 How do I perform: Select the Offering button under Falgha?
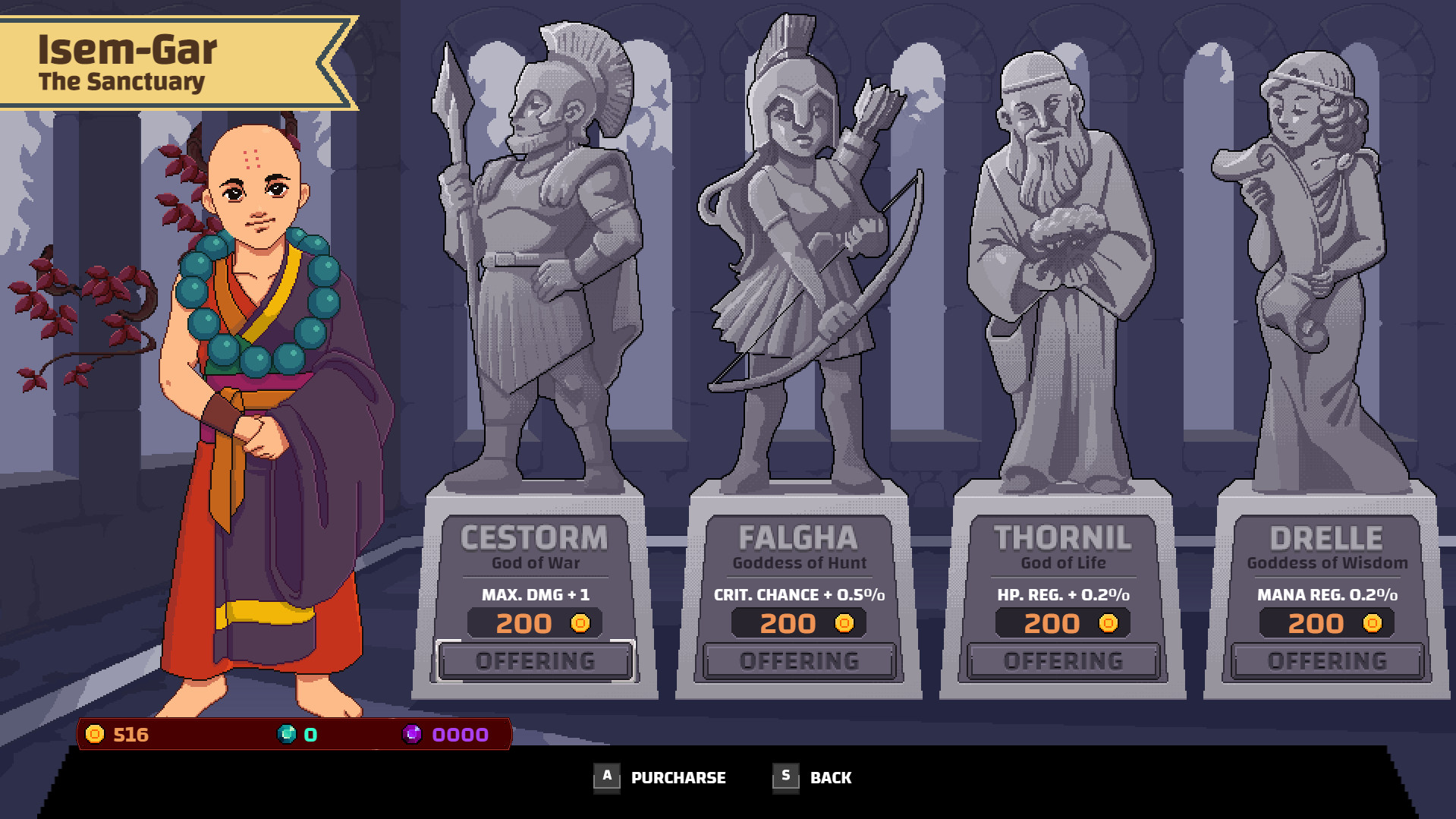pyautogui.click(x=798, y=660)
